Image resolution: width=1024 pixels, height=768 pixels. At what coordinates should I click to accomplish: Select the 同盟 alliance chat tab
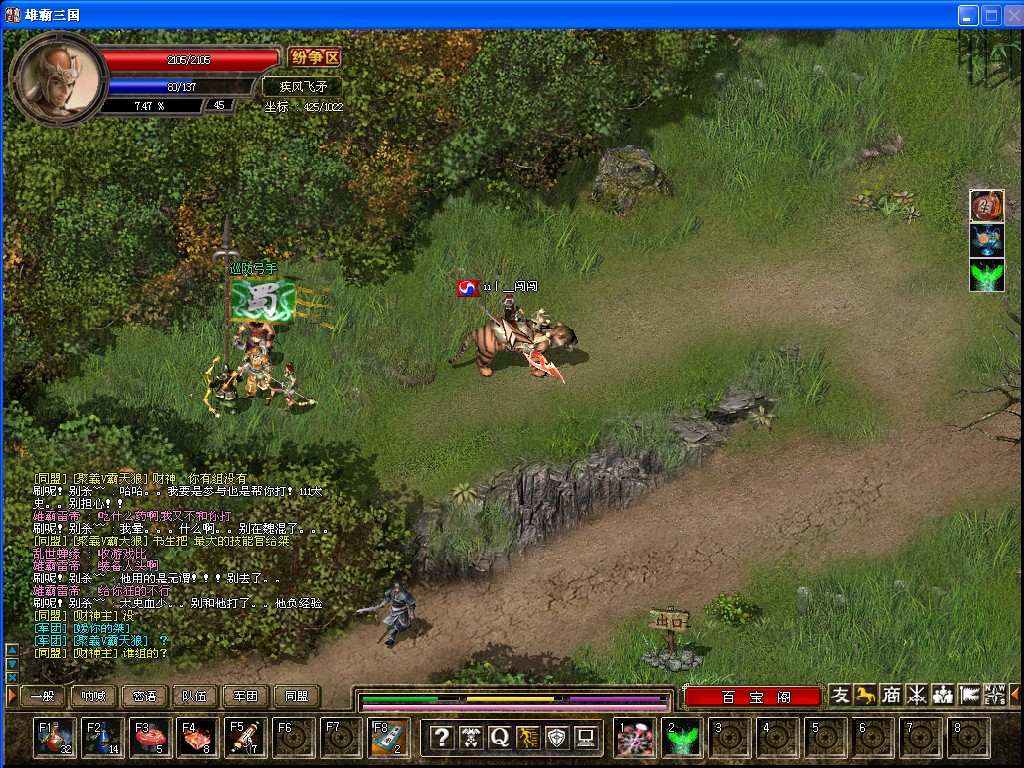pyautogui.click(x=297, y=696)
